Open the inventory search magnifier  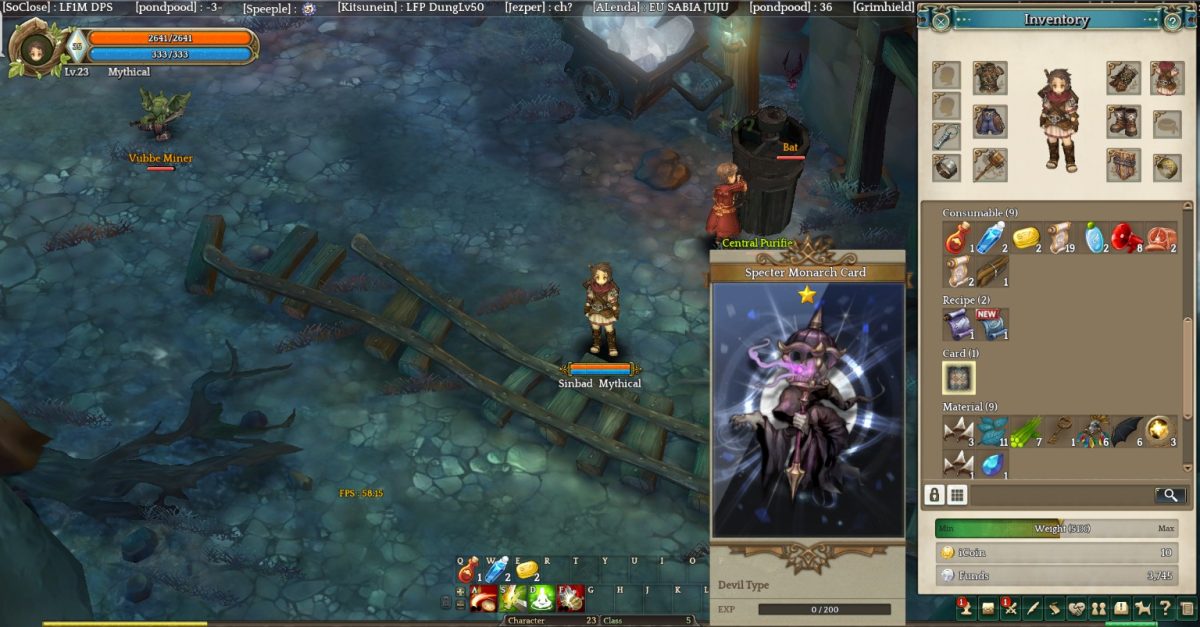[x=1168, y=494]
